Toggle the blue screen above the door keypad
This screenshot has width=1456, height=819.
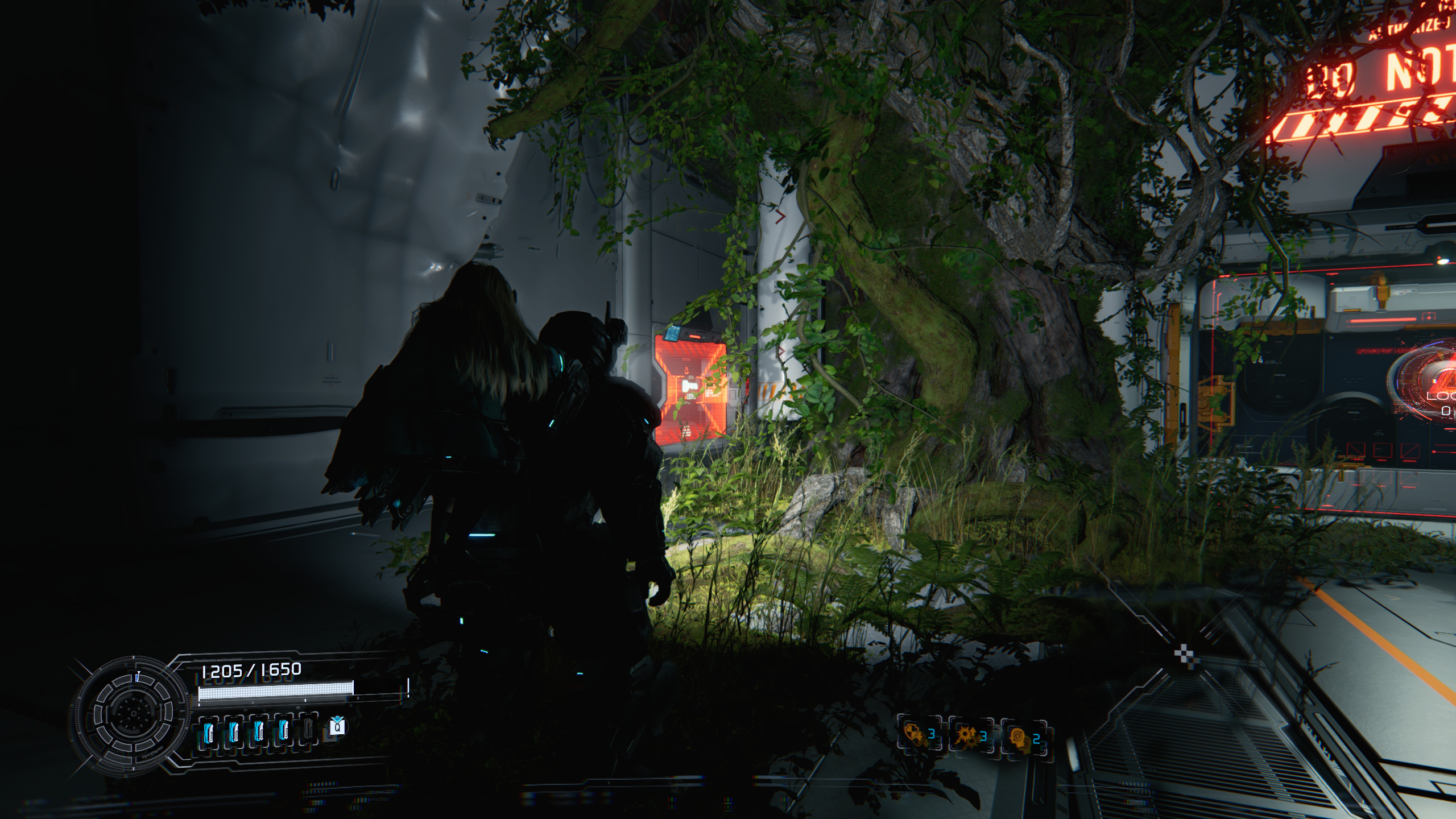tap(672, 333)
